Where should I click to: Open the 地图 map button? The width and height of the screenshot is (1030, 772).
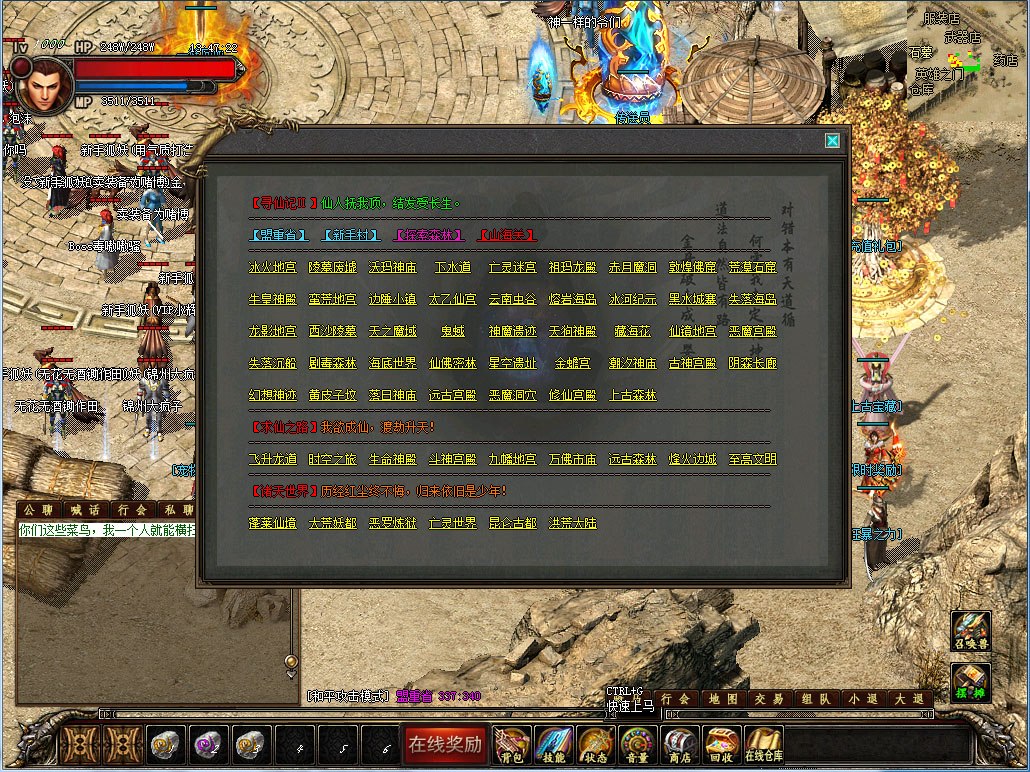724,699
